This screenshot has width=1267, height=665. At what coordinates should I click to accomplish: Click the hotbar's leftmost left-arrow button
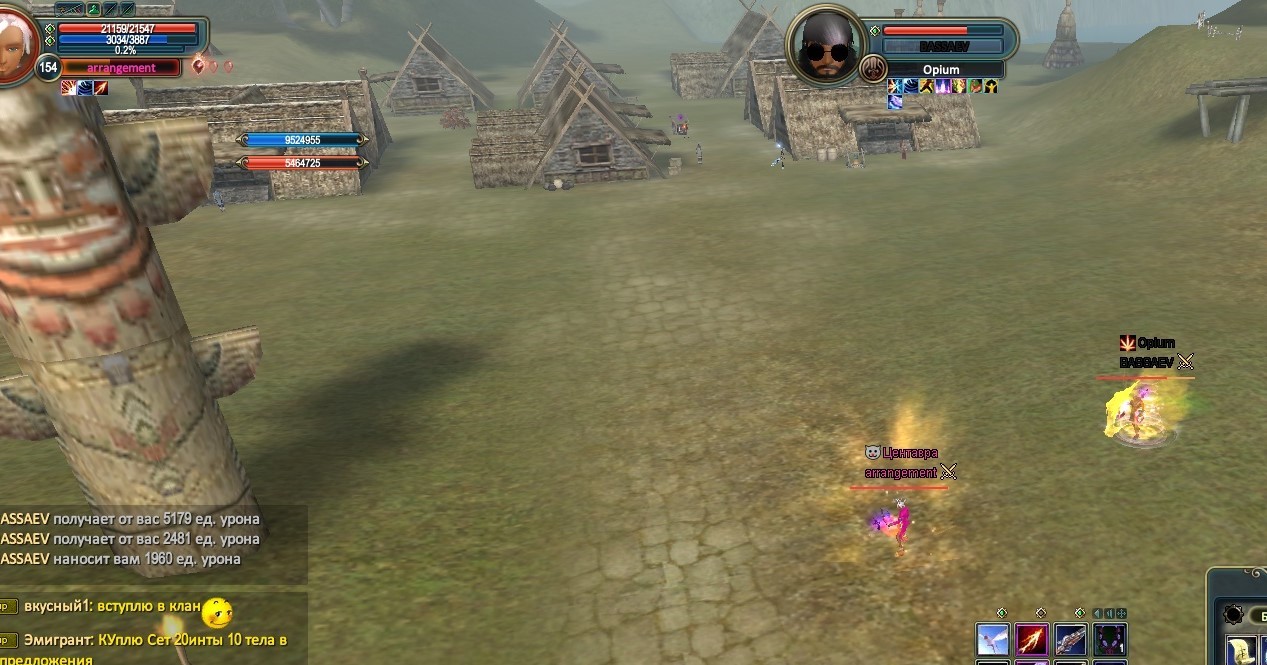pos(1098,613)
